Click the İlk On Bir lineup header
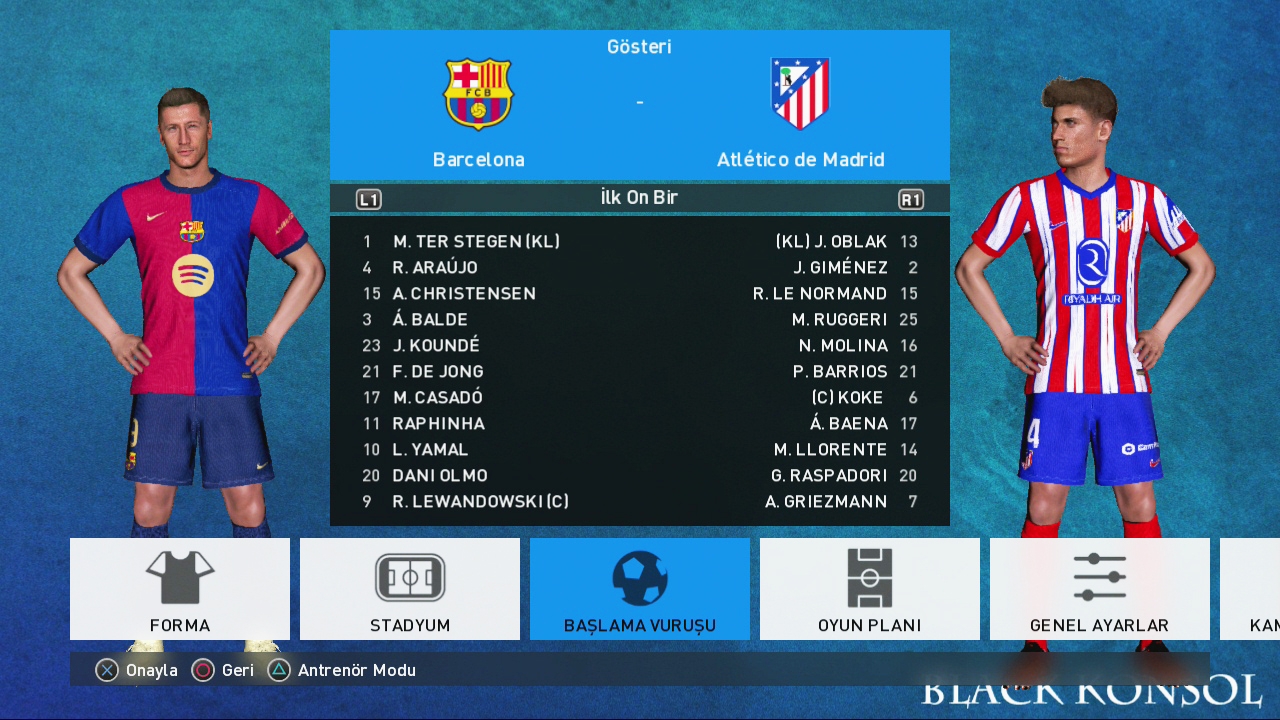1280x720 pixels. point(639,198)
